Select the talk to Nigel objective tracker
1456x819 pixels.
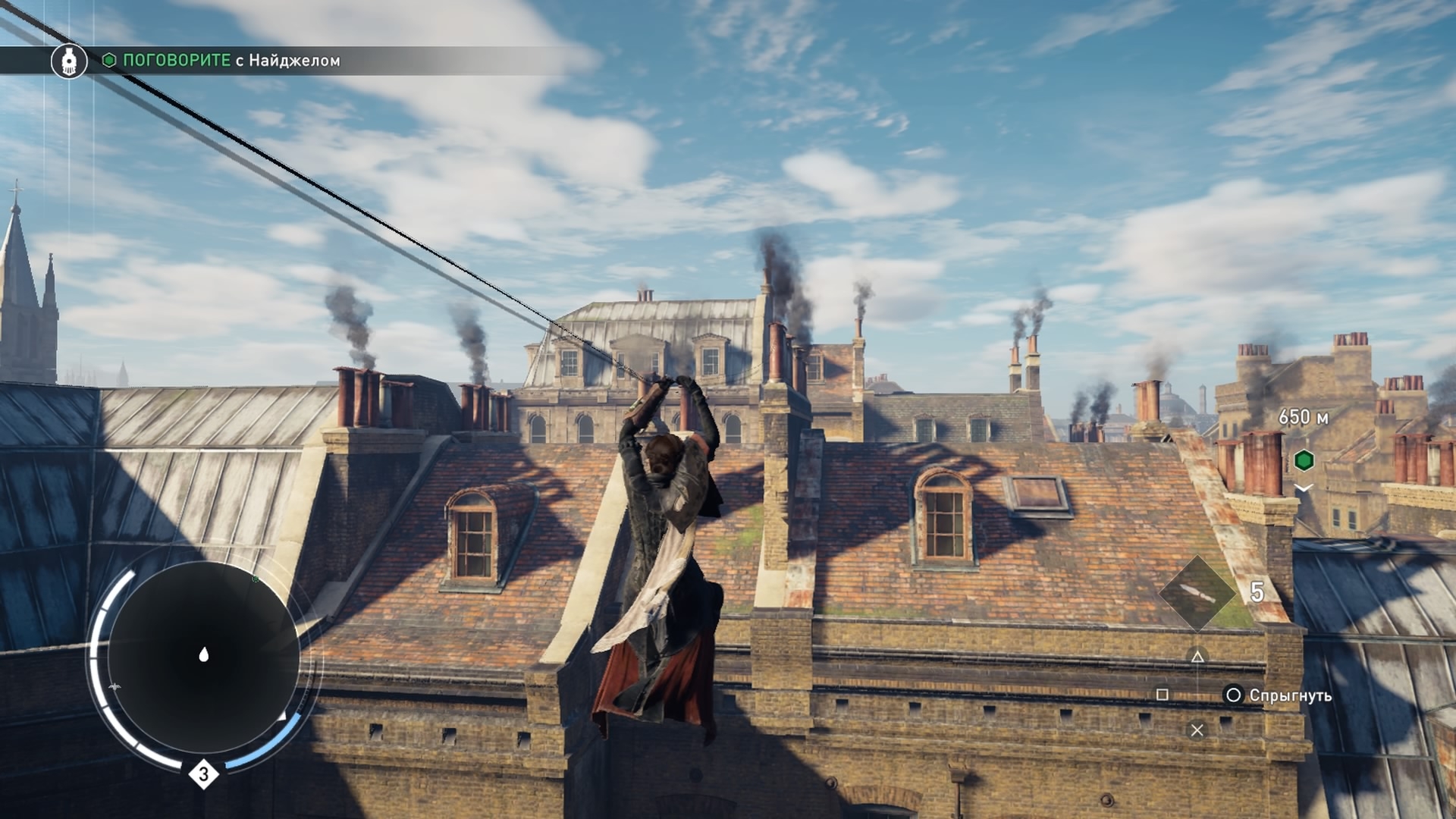pos(231,61)
